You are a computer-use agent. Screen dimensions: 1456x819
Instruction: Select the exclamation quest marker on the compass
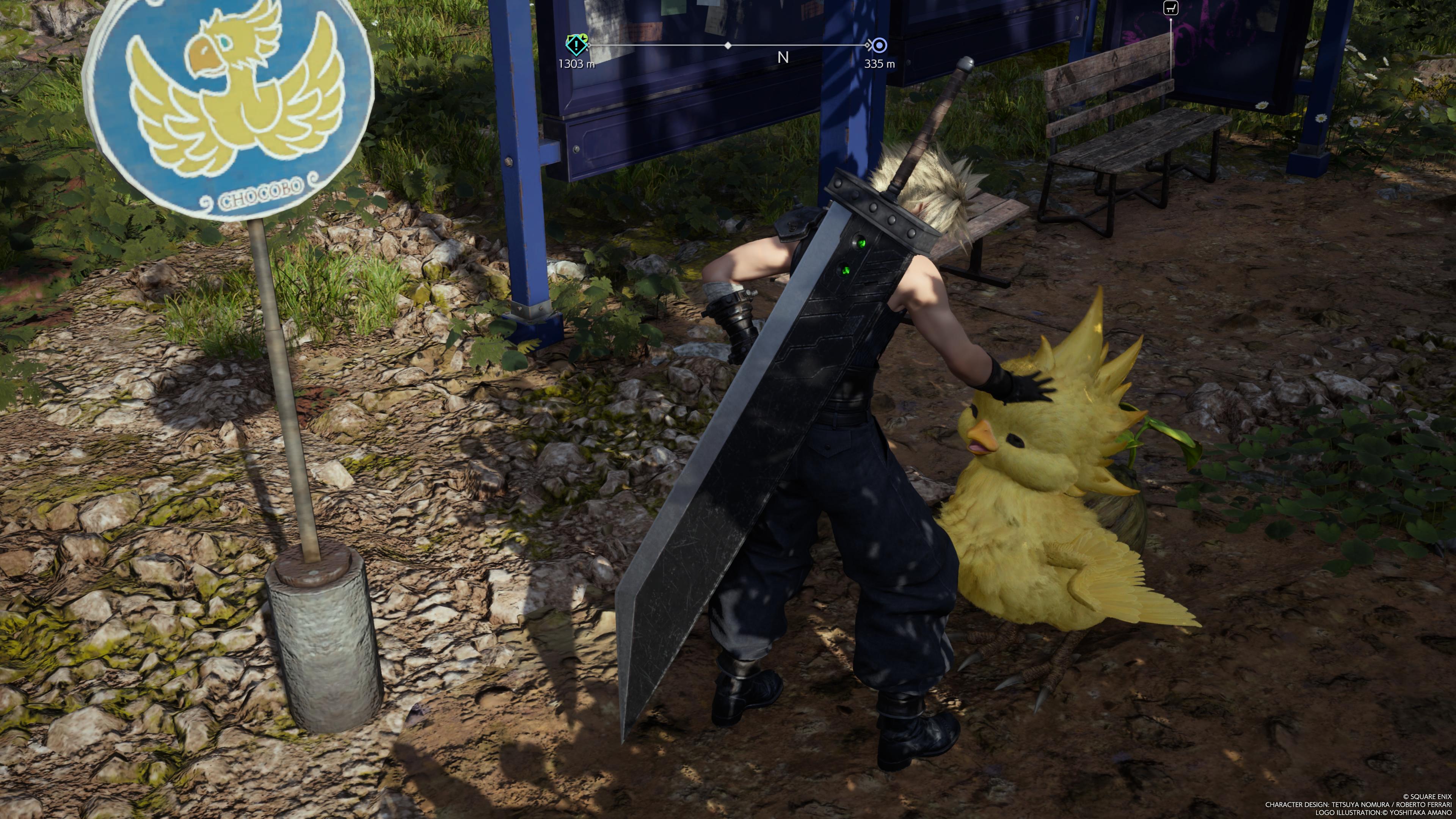tap(576, 45)
